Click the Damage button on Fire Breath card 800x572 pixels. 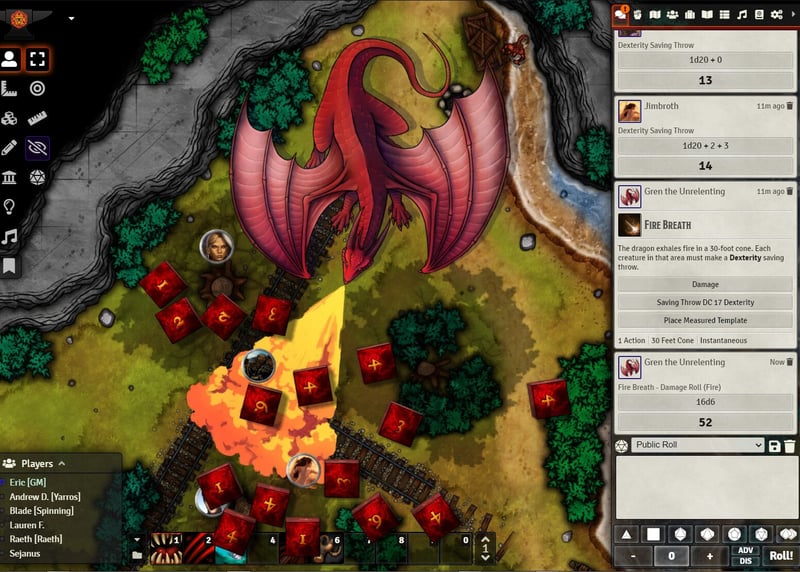[705, 284]
